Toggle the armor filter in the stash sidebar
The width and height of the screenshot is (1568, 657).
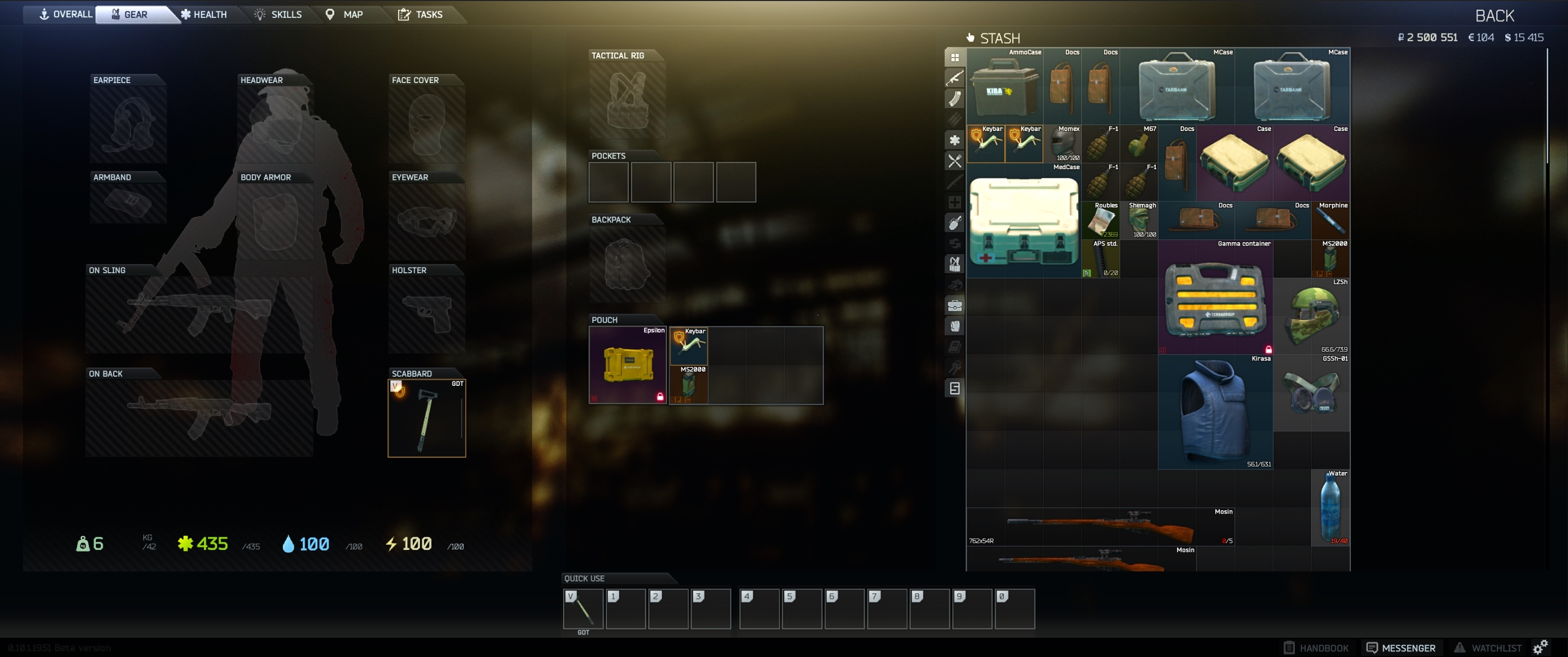(x=955, y=326)
